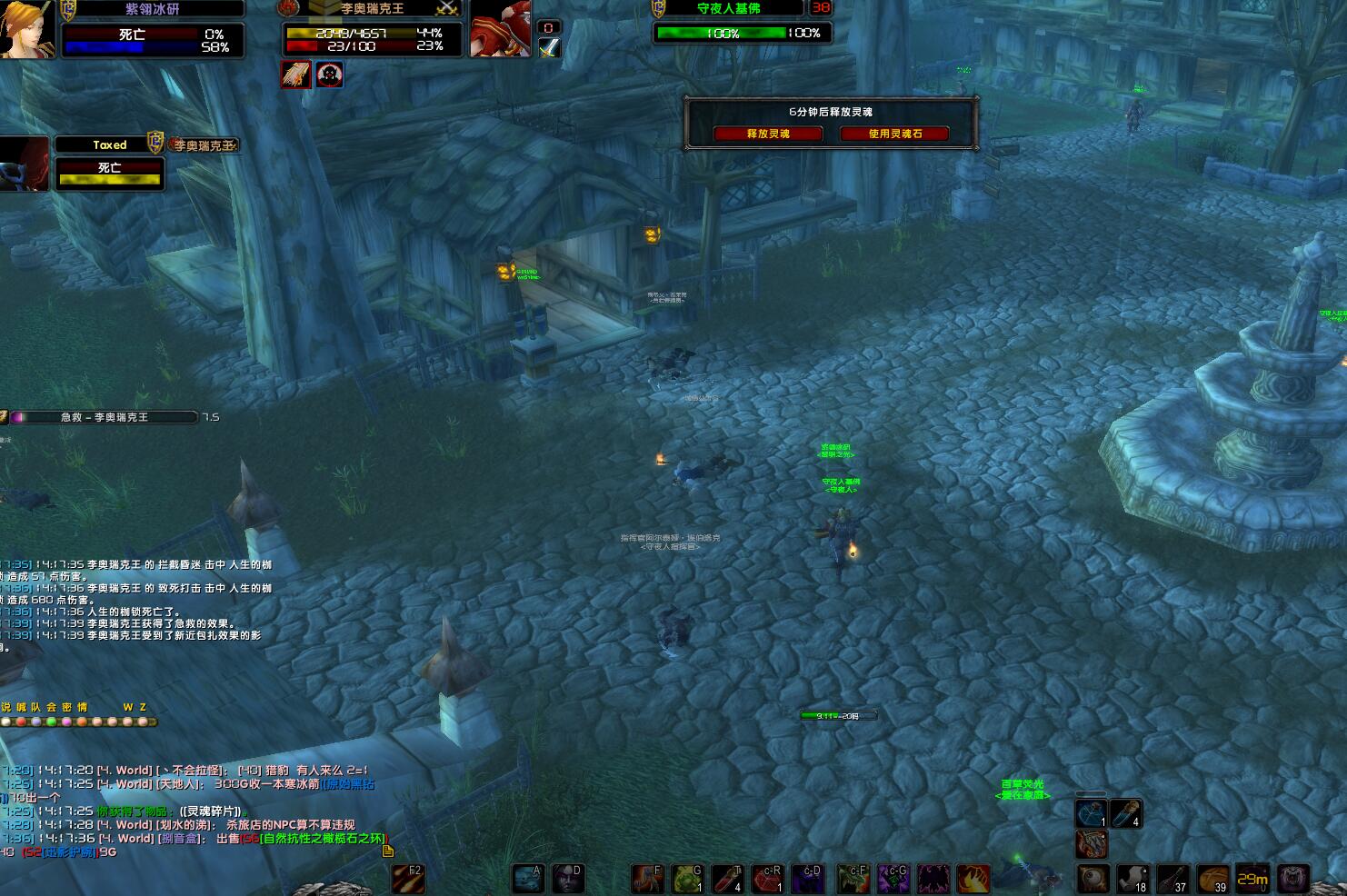1347x896 pixels.
Task: Activate the F2 hotkey ability slot
Action: (408, 879)
